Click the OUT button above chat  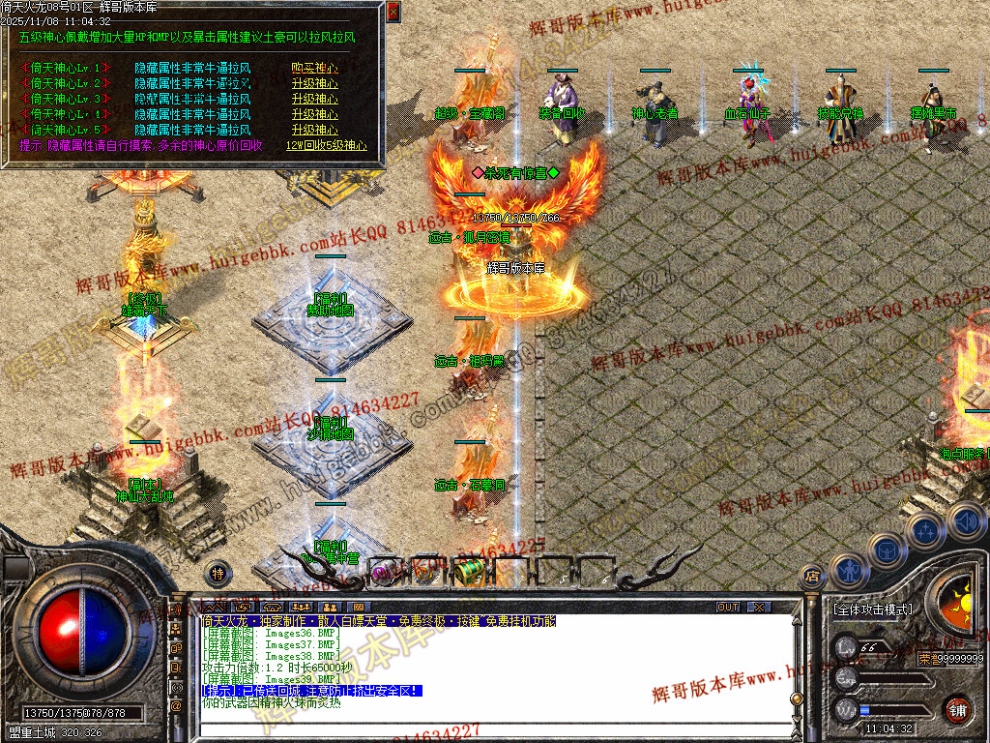[x=729, y=607]
